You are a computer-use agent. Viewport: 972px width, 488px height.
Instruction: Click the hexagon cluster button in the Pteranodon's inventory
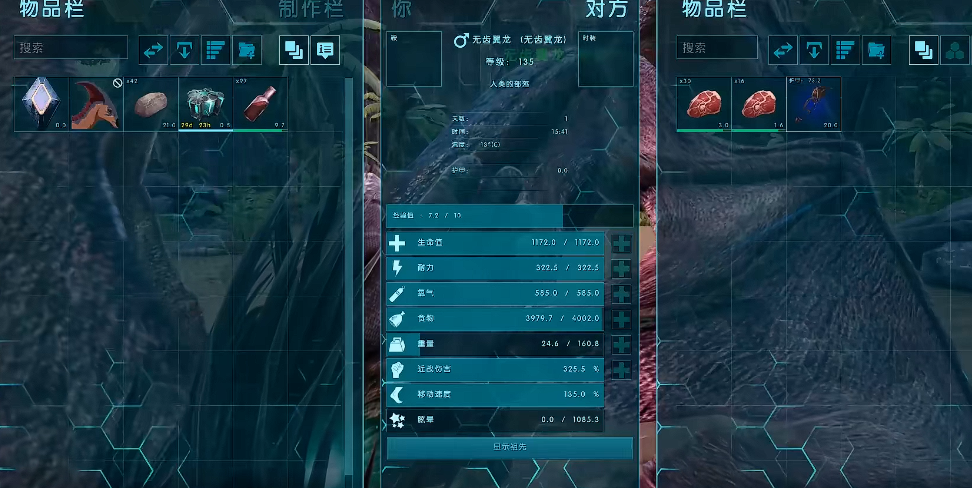click(x=954, y=50)
